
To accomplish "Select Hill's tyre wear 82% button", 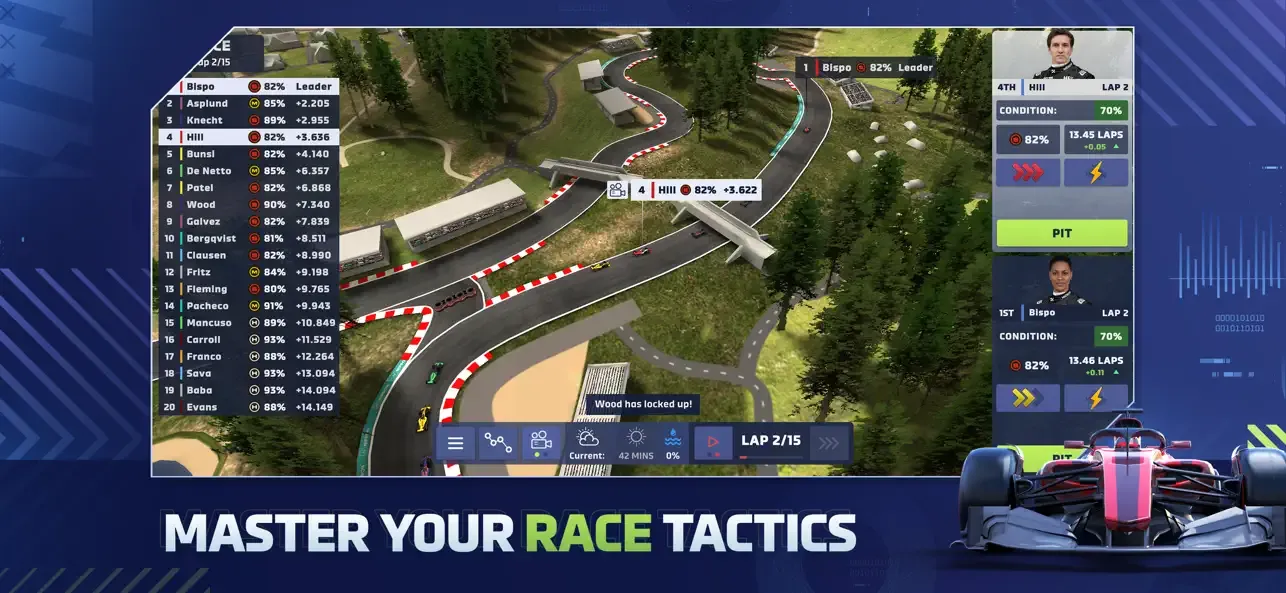I will [1028, 140].
